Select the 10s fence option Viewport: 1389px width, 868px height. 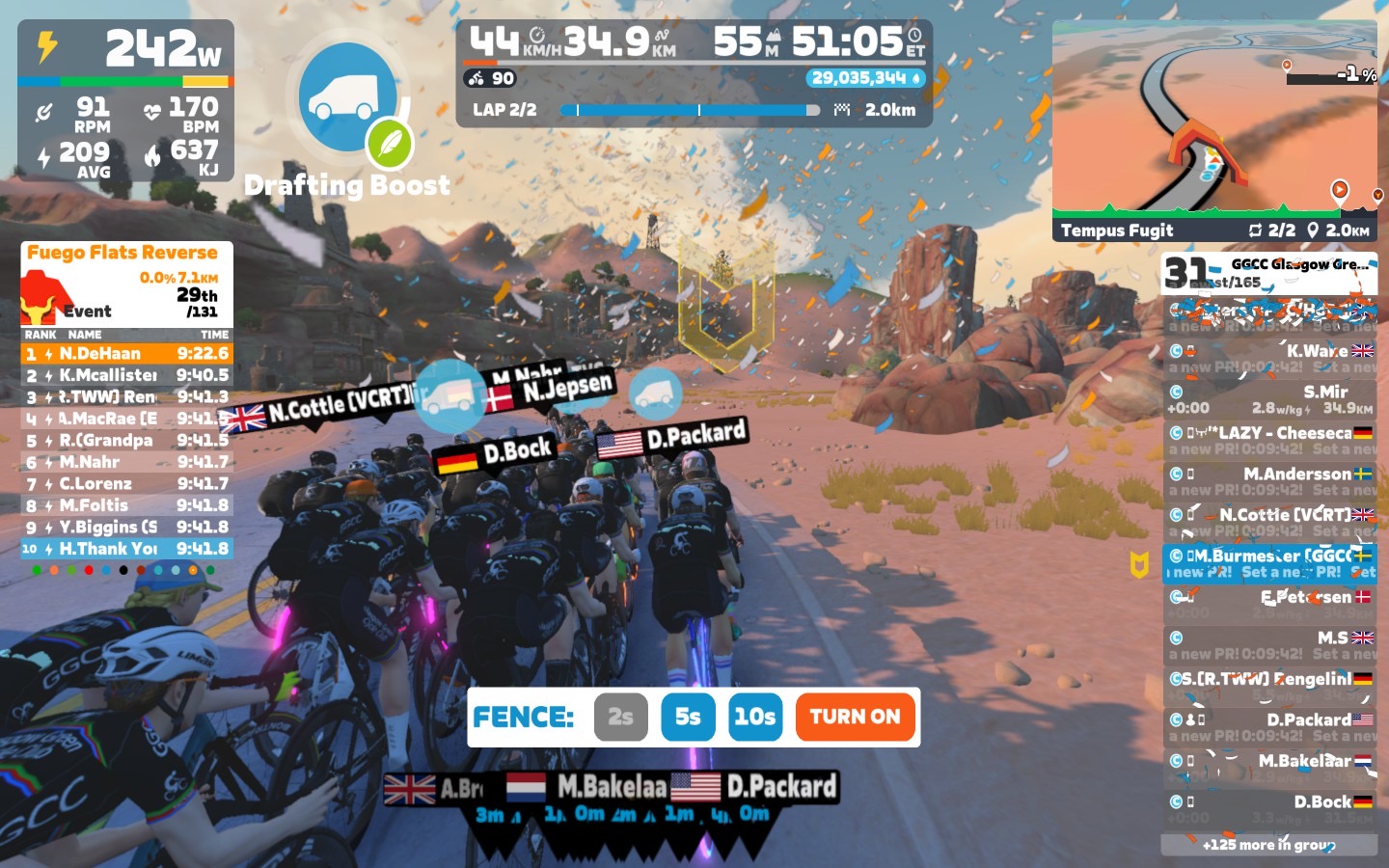pyautogui.click(x=754, y=717)
